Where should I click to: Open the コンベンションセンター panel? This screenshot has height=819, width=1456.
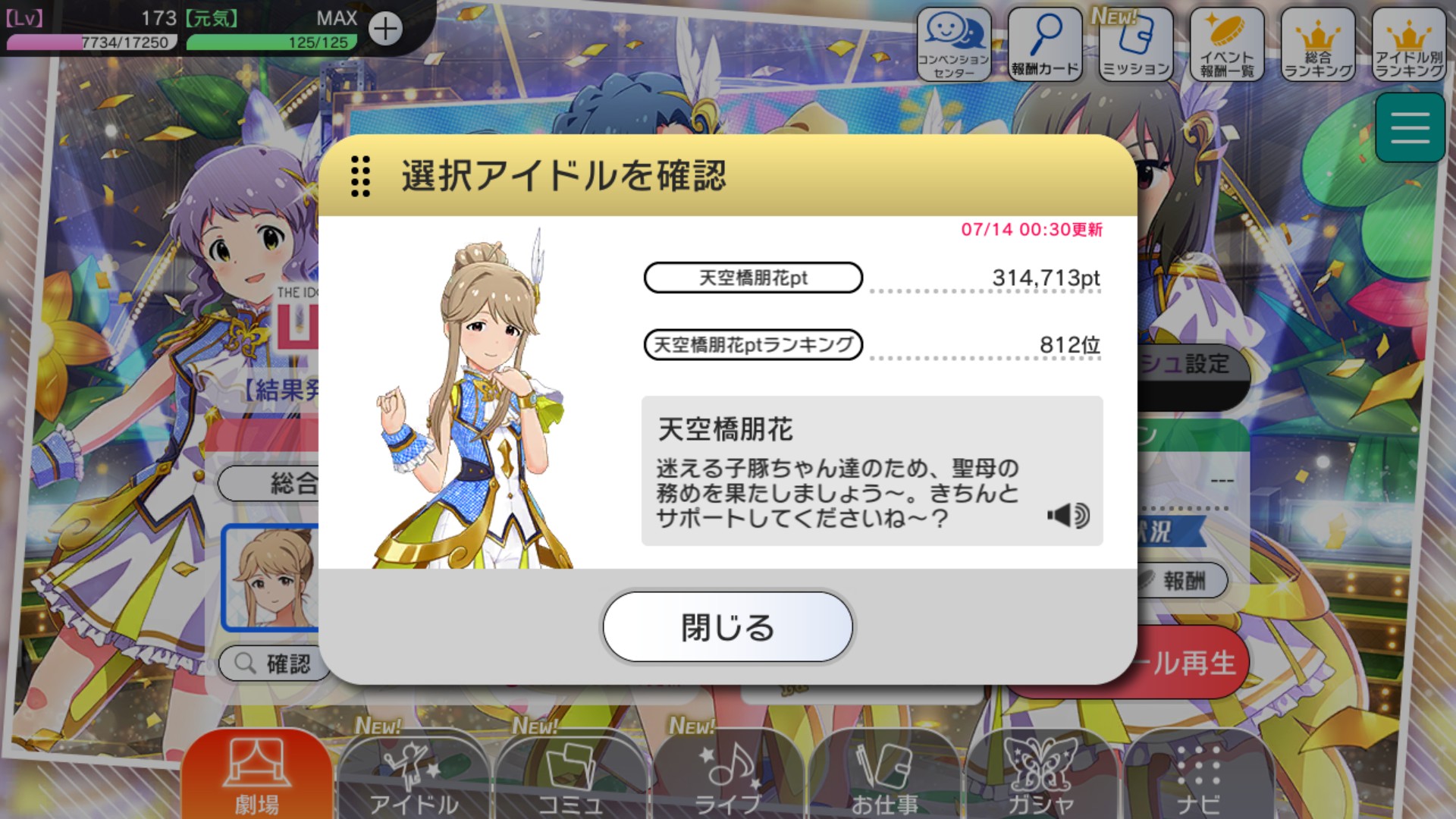click(954, 43)
